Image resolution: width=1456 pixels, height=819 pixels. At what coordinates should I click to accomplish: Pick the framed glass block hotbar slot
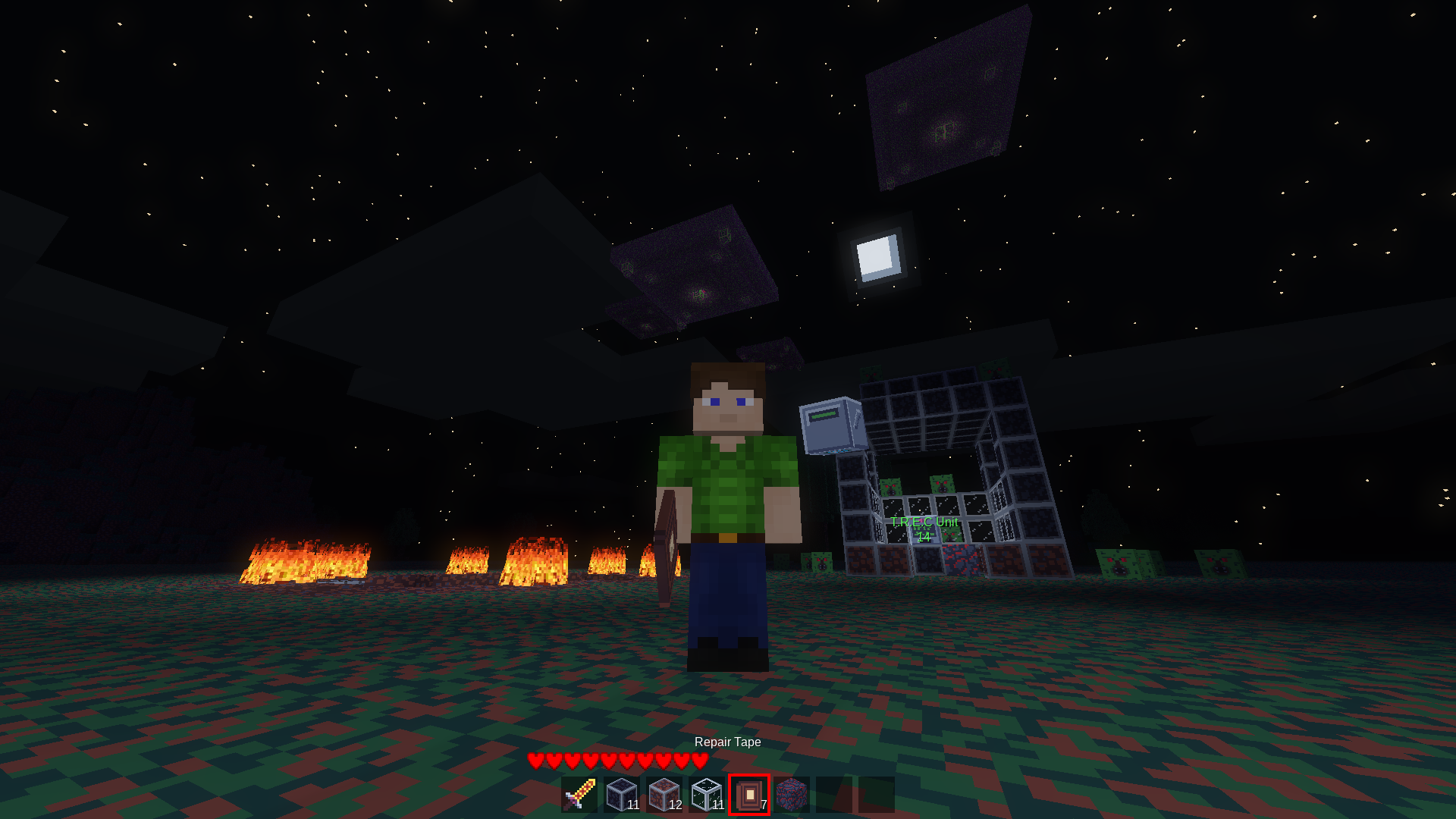708,794
